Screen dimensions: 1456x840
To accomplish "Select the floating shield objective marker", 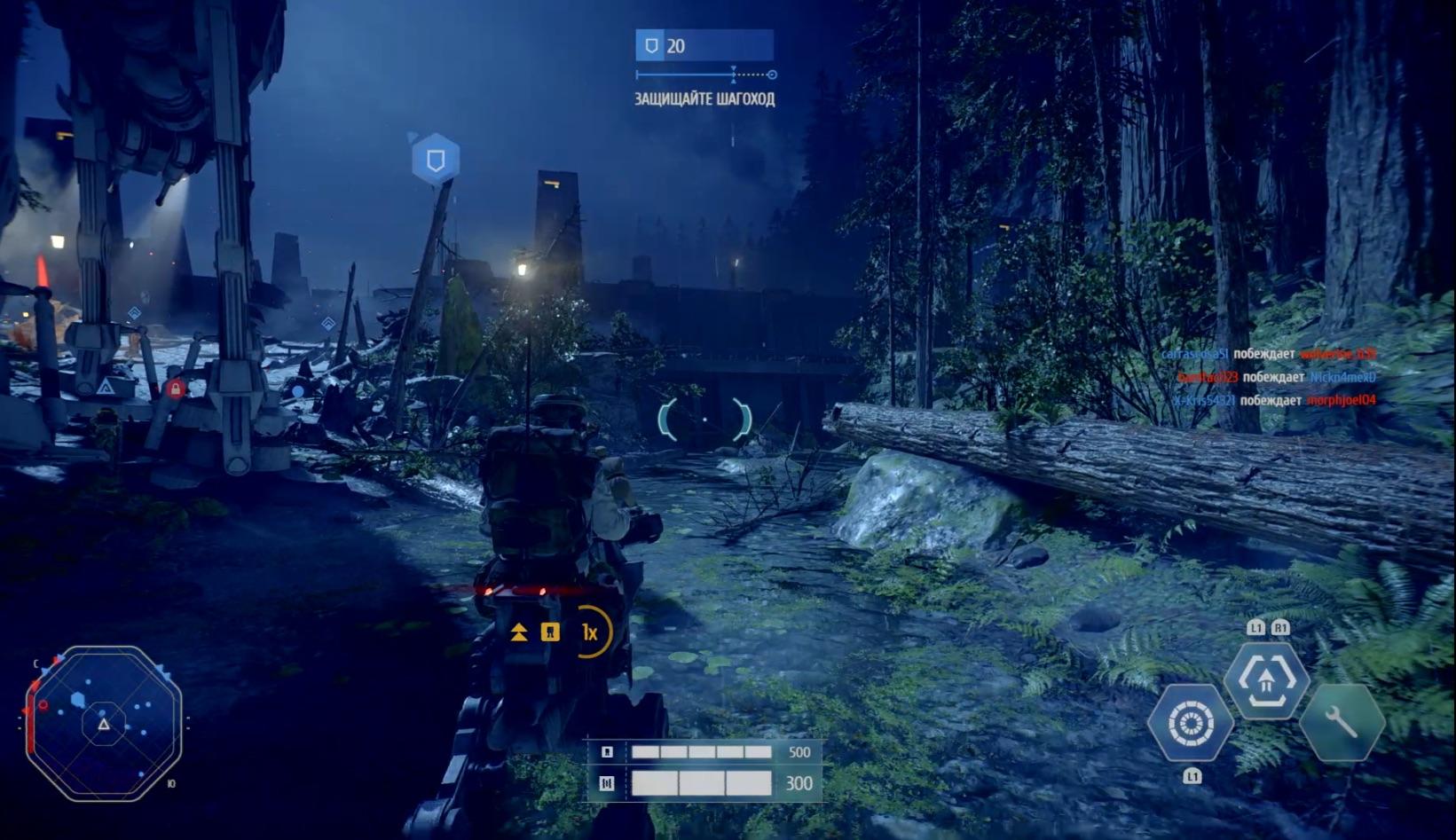I will click(436, 160).
